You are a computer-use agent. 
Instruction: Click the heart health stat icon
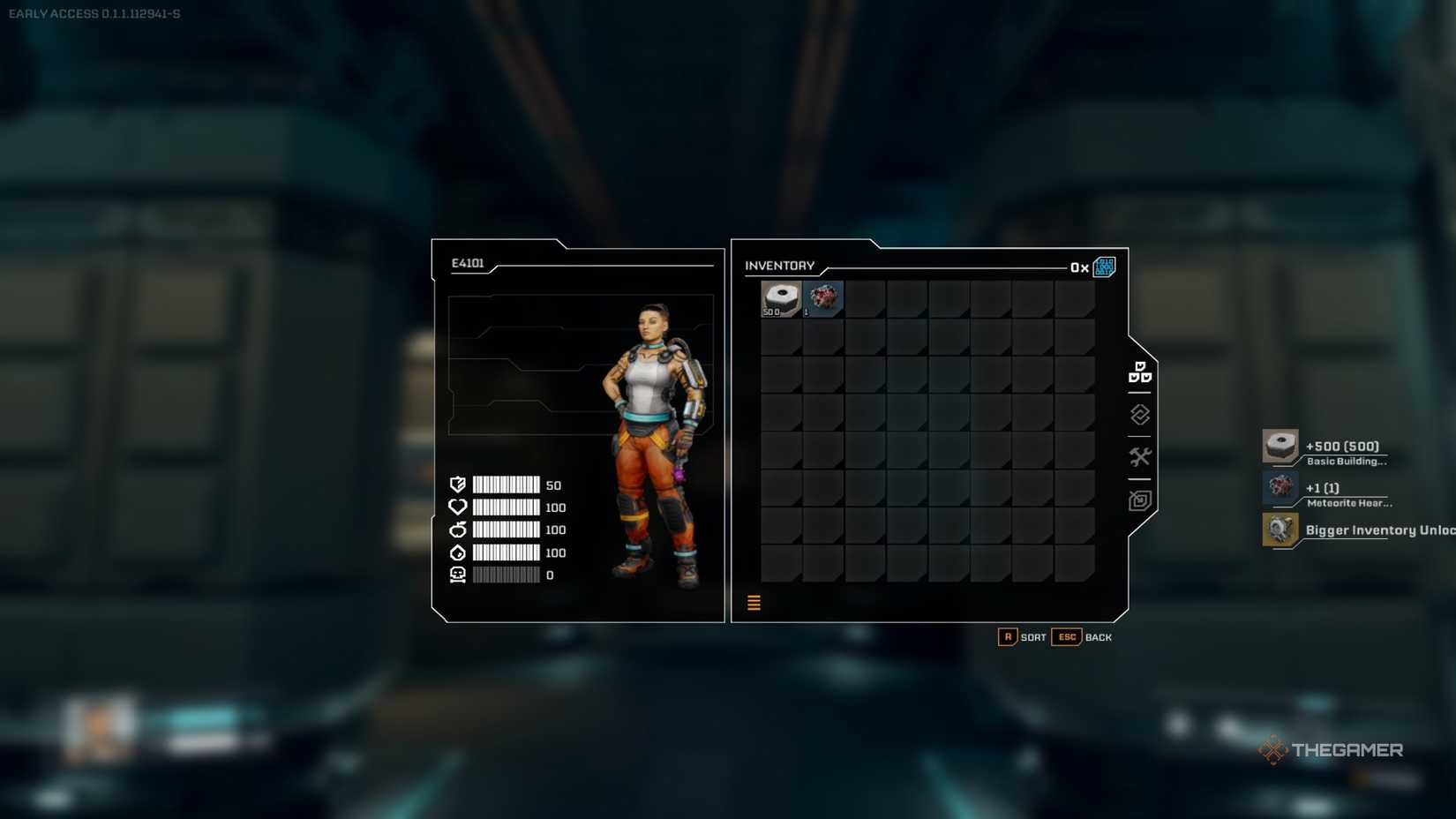(x=456, y=507)
